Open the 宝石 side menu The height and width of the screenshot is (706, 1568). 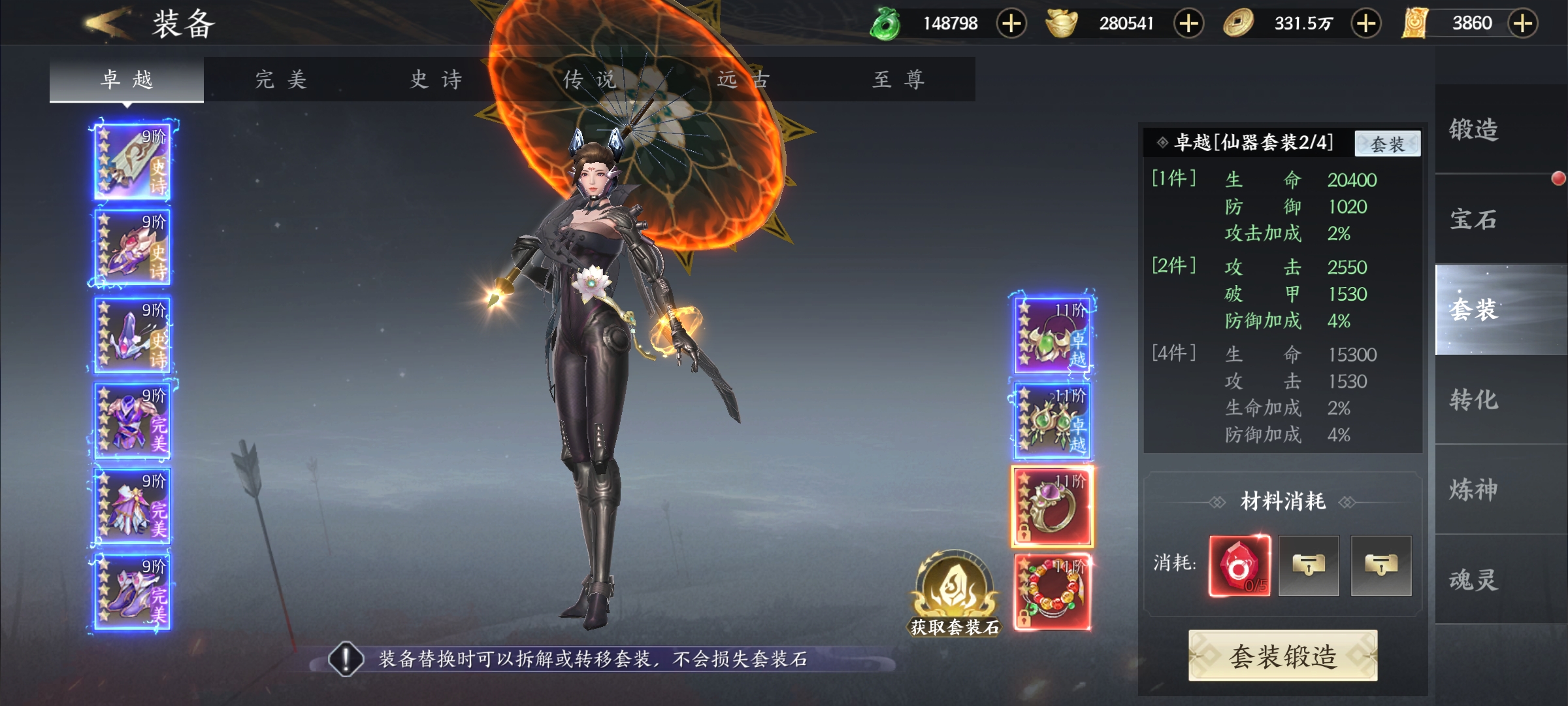point(1474,219)
